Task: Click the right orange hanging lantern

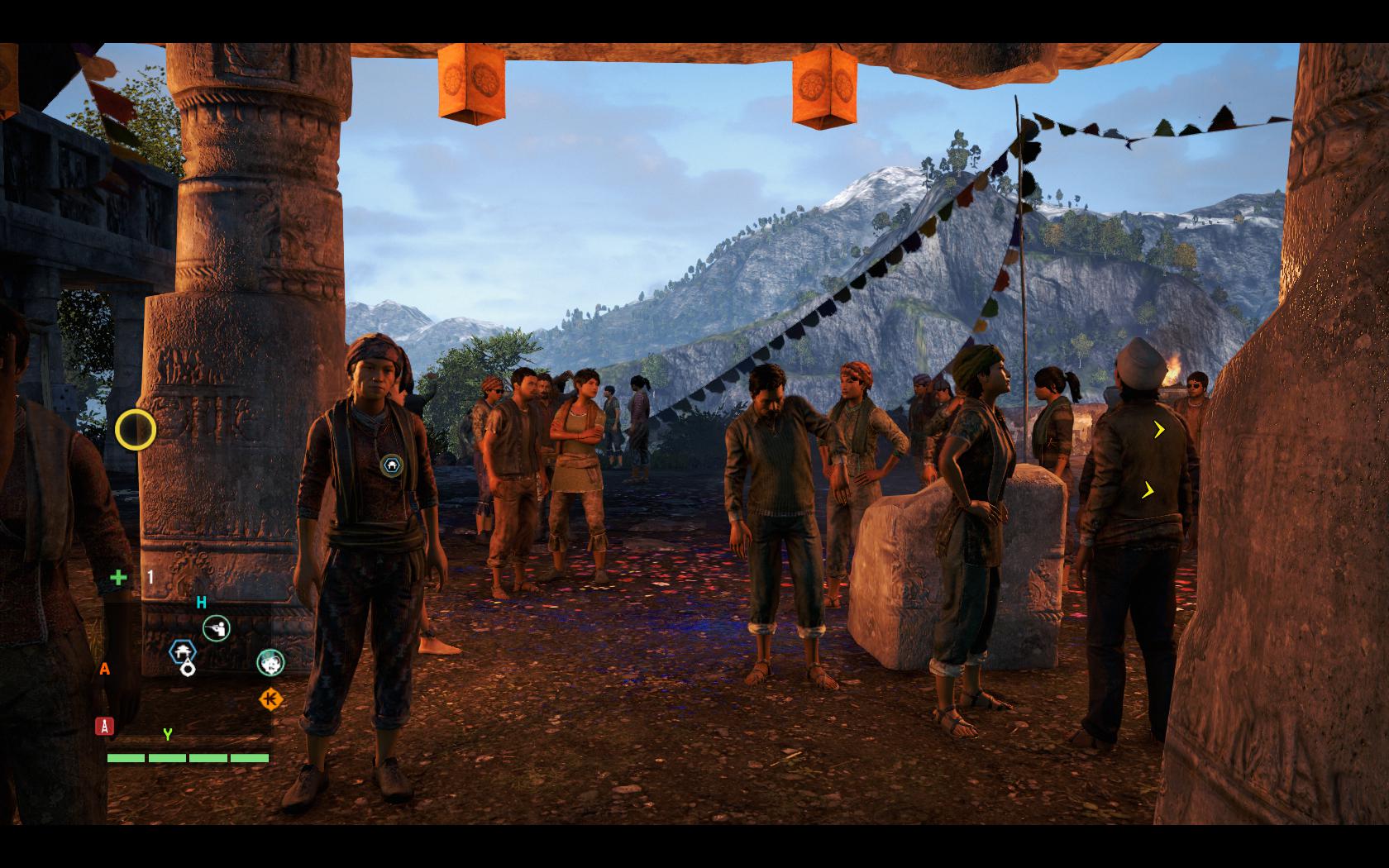Action: tap(823, 87)
